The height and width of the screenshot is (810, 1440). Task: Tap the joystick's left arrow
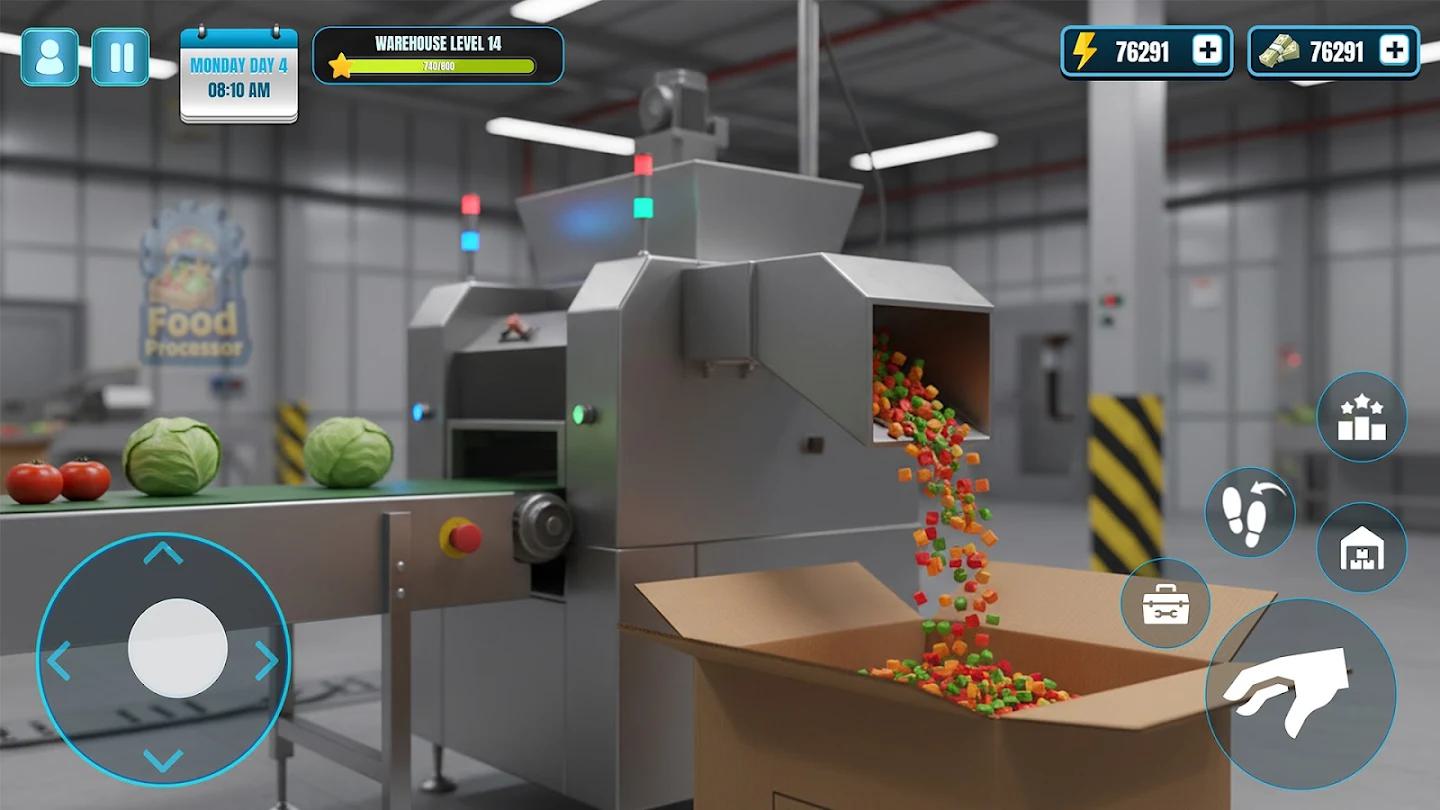(x=59, y=660)
